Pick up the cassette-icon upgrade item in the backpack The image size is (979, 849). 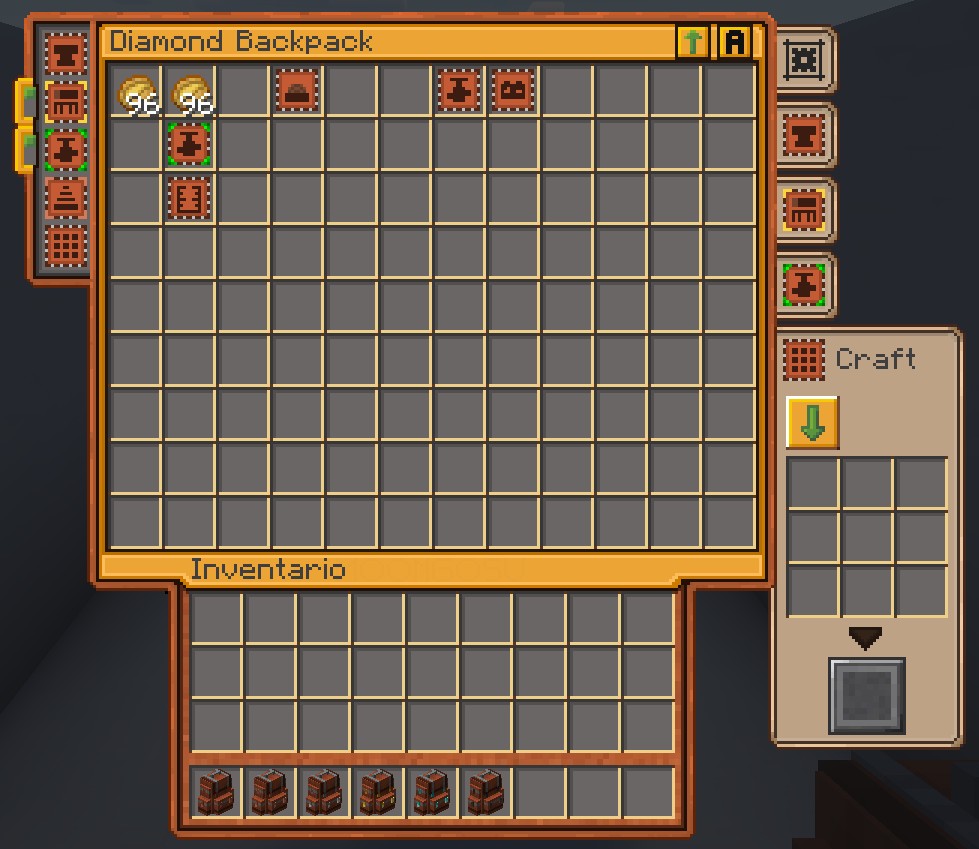[512, 92]
